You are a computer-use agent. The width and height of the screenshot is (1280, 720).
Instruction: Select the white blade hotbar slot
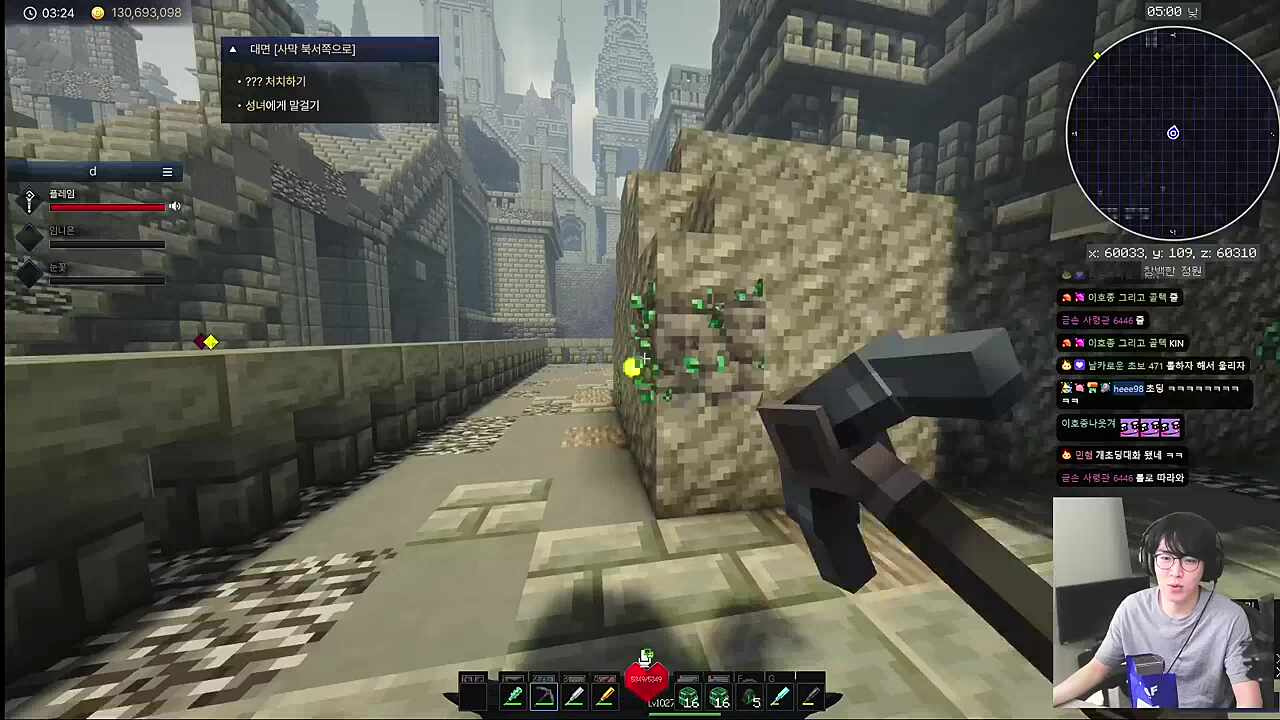pos(574,696)
